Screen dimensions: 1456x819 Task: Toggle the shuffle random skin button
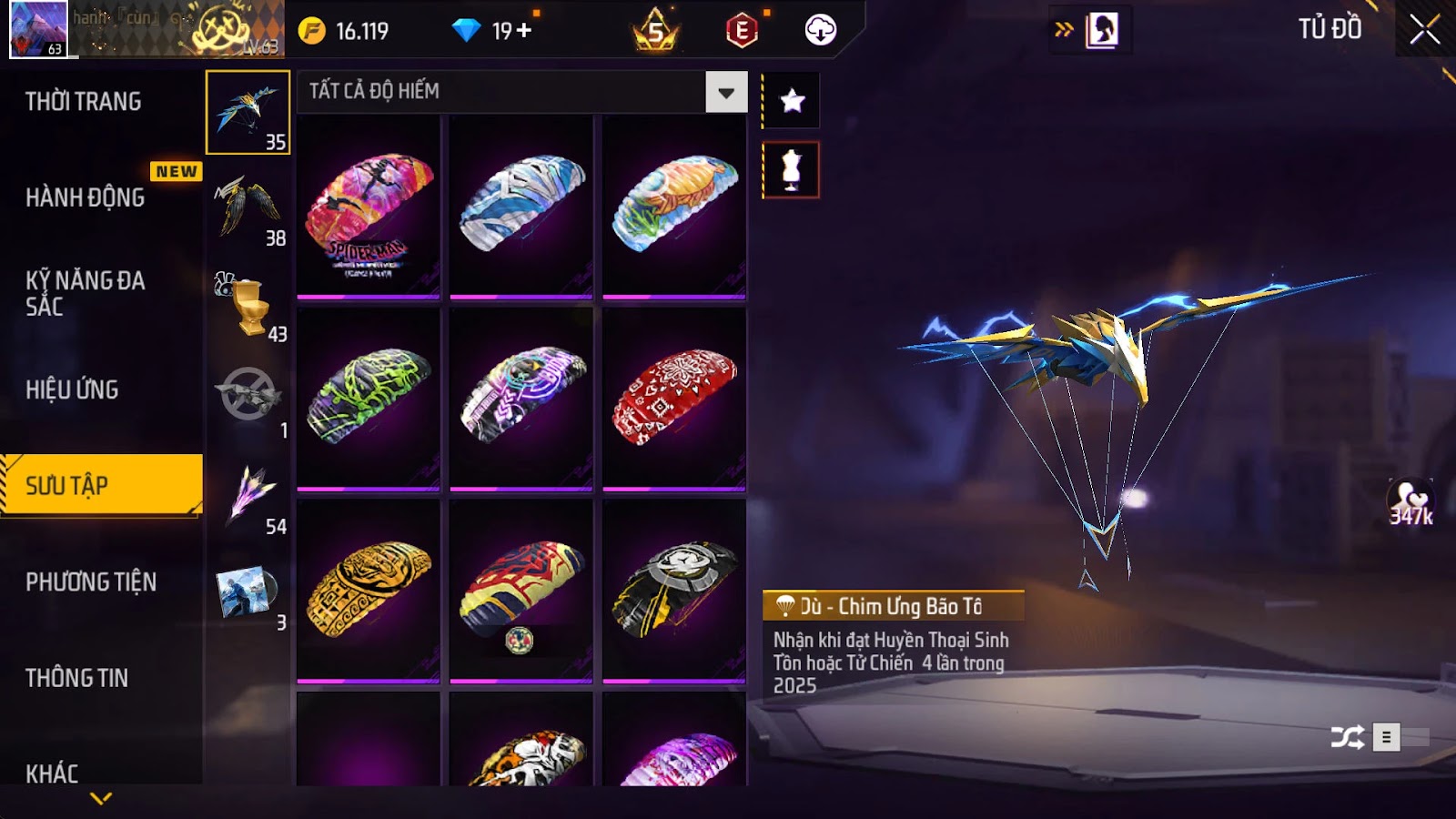coord(1347,736)
